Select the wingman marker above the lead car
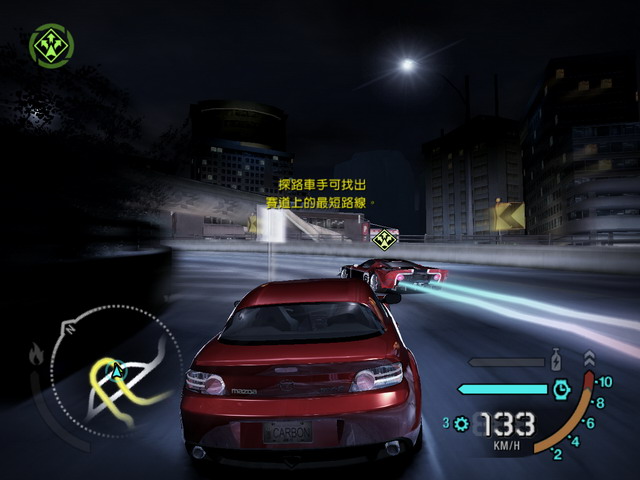The height and width of the screenshot is (480, 640). [x=383, y=238]
